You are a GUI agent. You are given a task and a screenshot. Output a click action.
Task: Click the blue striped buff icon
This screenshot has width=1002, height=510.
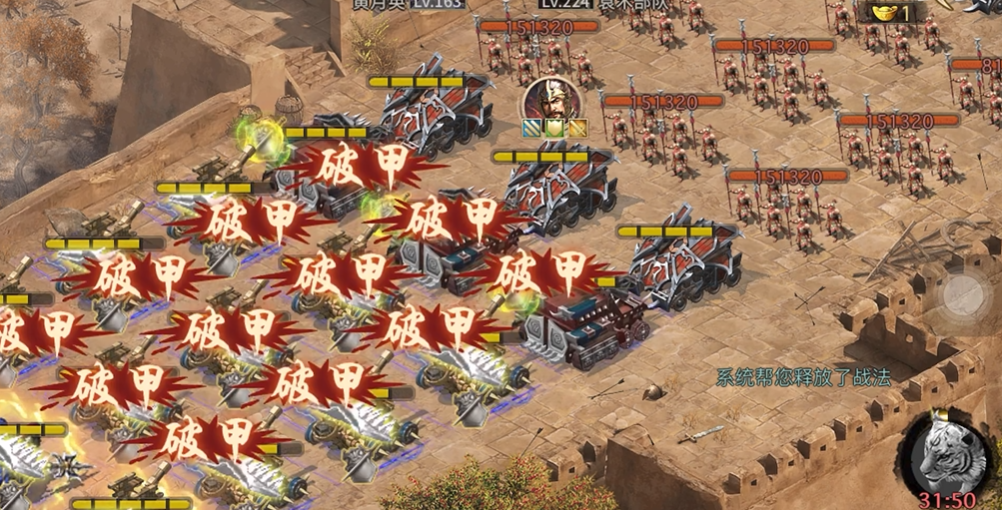(x=529, y=128)
